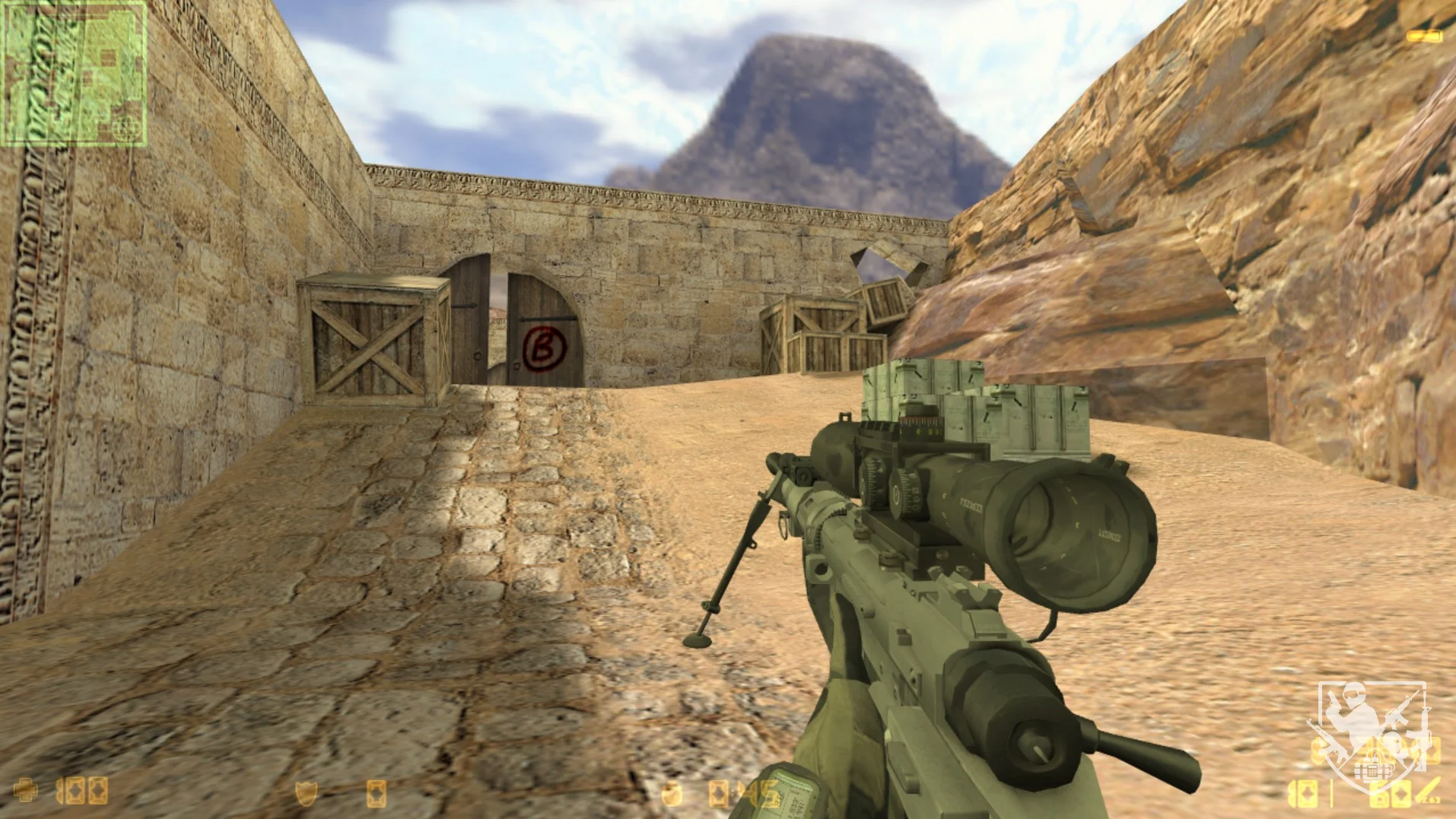Open the green radar minimap
Screen dimensions: 1456x819
pos(74,73)
